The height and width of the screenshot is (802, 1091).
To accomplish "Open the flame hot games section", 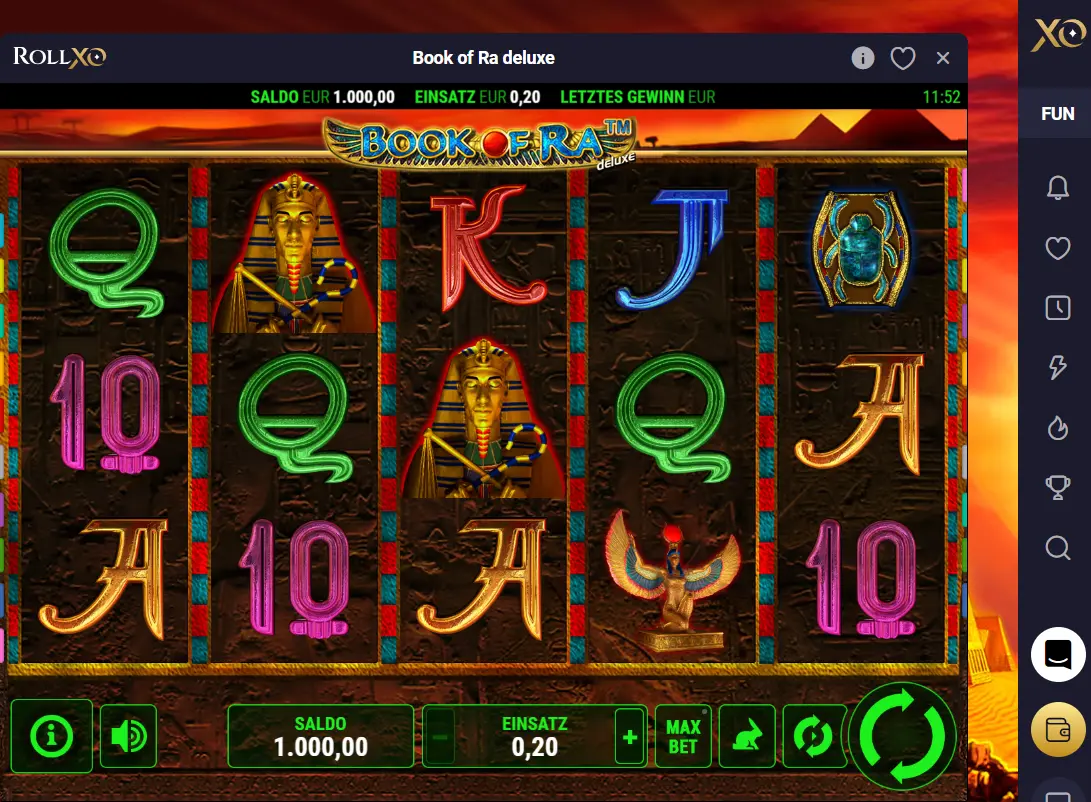I will (x=1057, y=428).
